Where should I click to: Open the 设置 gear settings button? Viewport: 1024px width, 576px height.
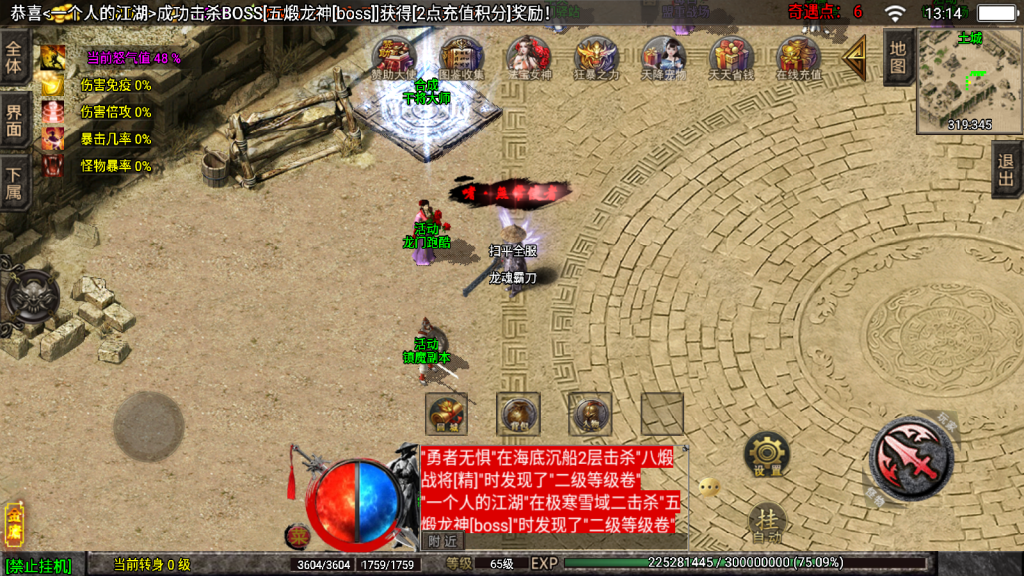click(767, 456)
